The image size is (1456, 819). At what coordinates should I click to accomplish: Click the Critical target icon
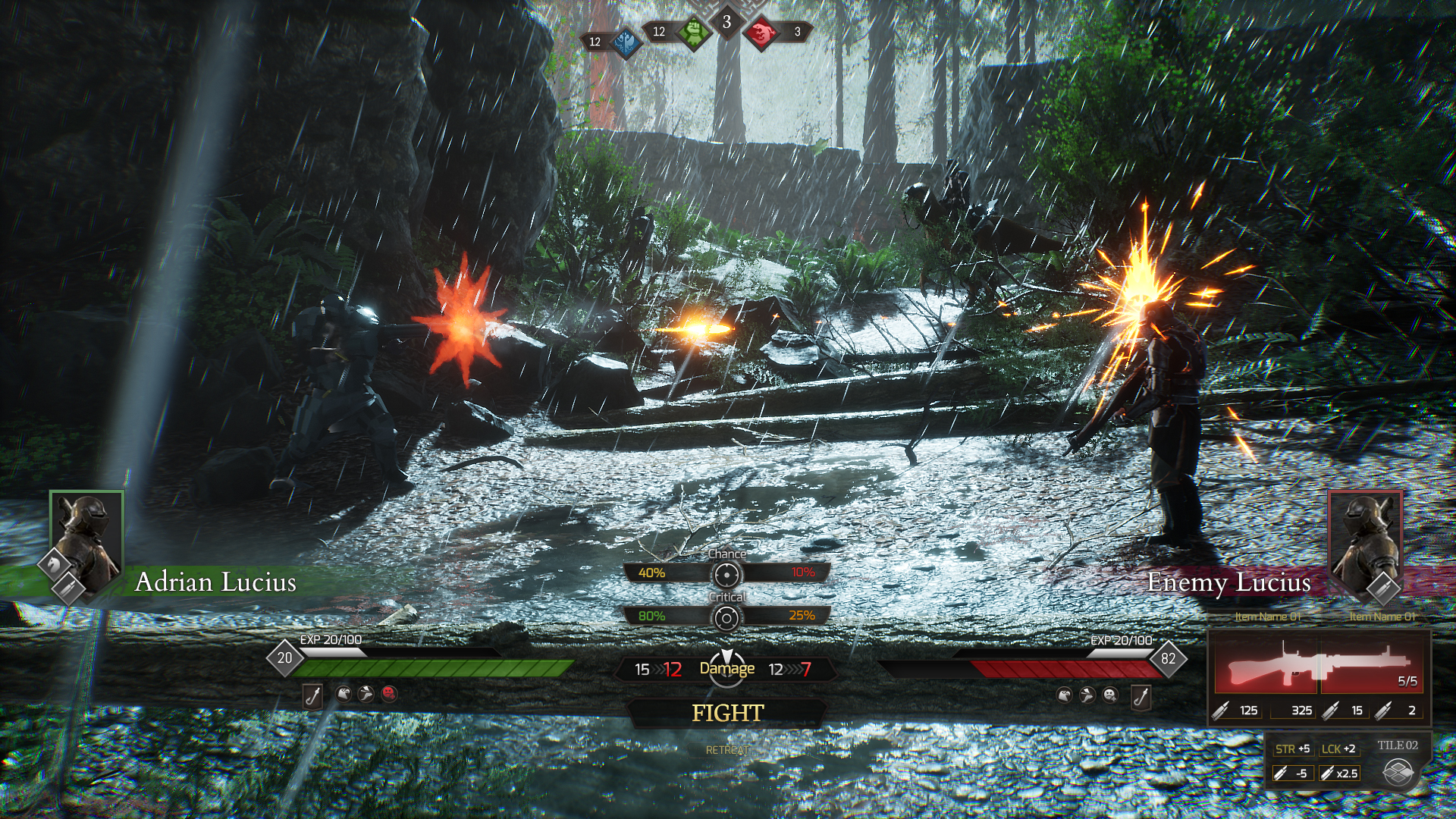726,618
